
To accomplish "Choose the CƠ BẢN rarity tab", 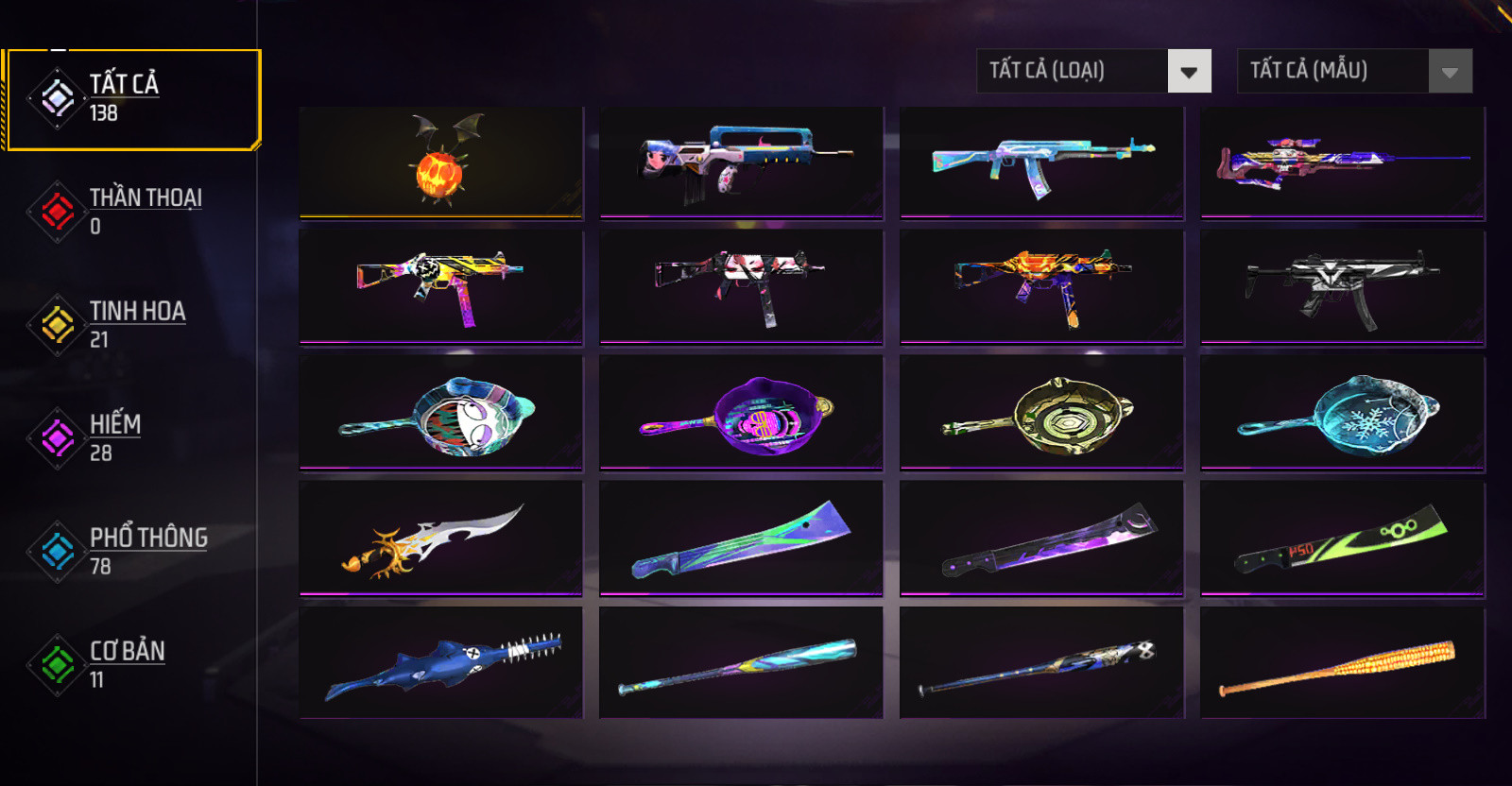I will 130,665.
